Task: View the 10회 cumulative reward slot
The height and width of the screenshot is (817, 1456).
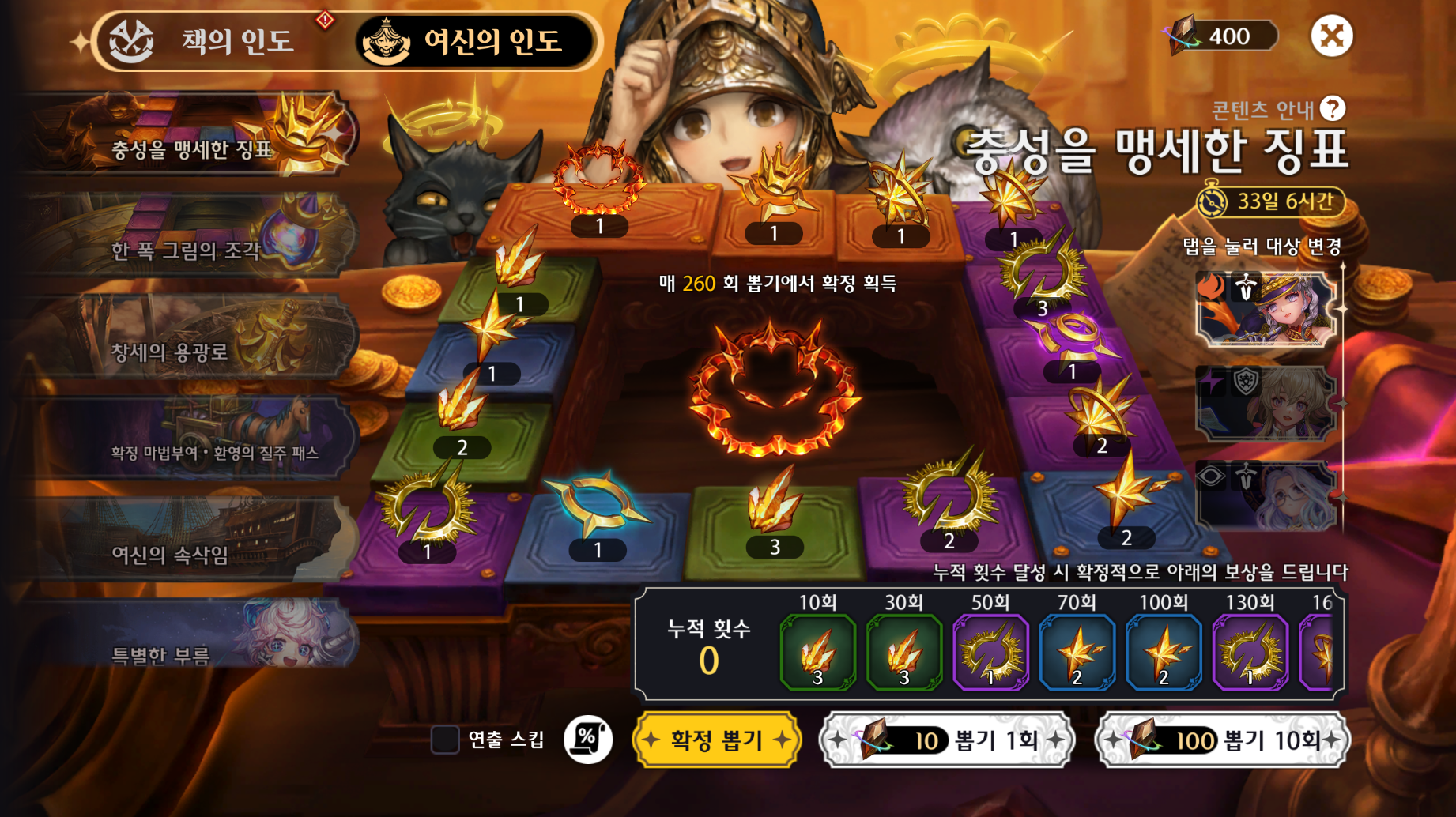Action: [x=818, y=653]
